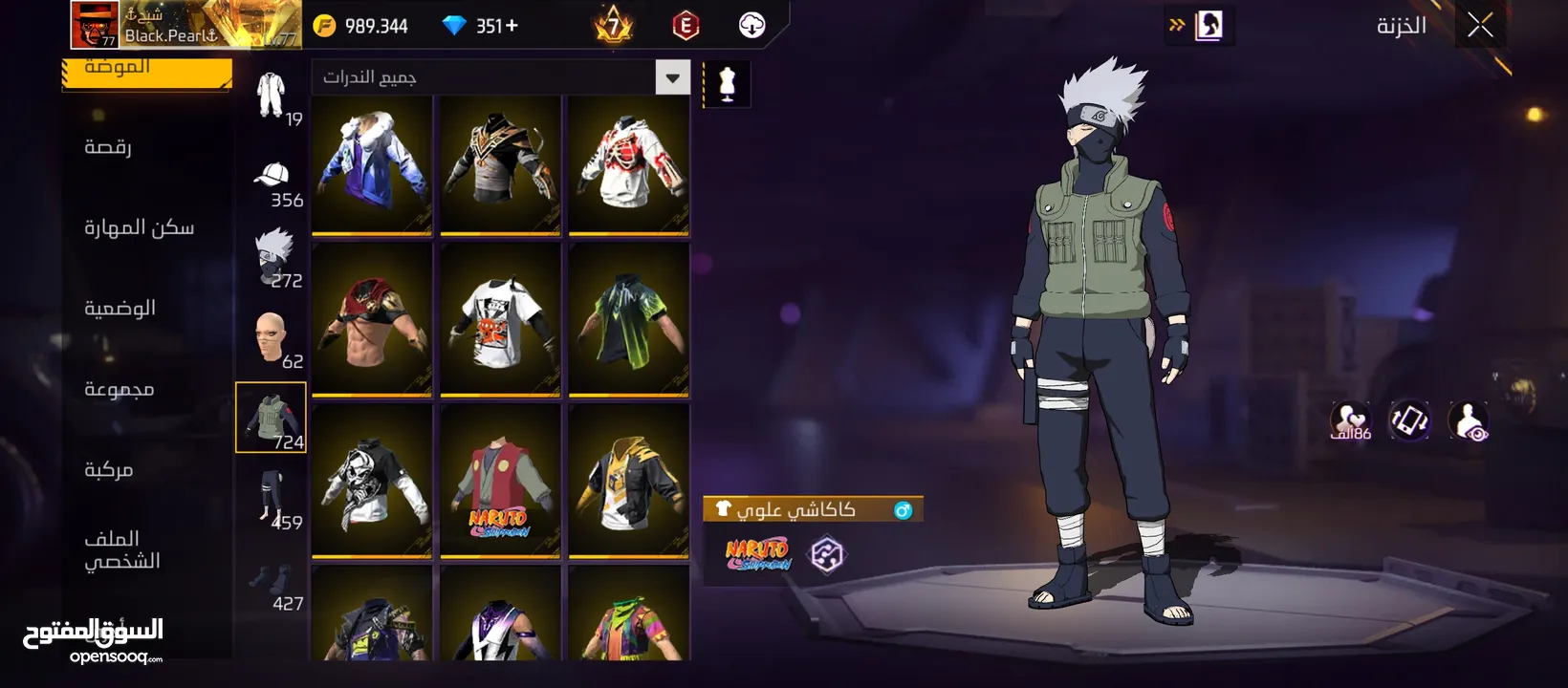This screenshot has height=688, width=1568.
Task: Open the dance emotes tab
Action: [x=108, y=146]
